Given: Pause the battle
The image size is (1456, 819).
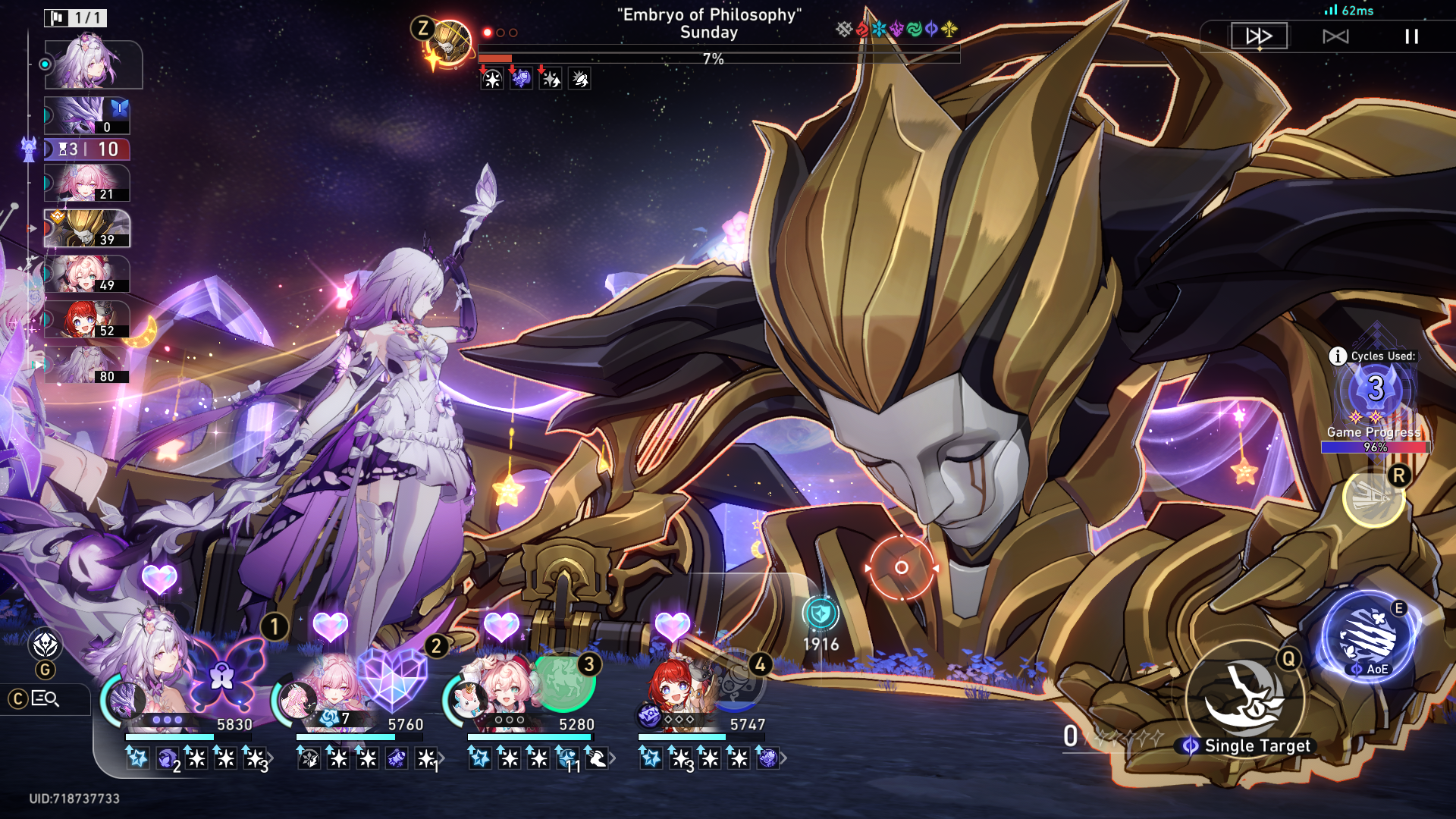Looking at the screenshot, I should 1411,36.
